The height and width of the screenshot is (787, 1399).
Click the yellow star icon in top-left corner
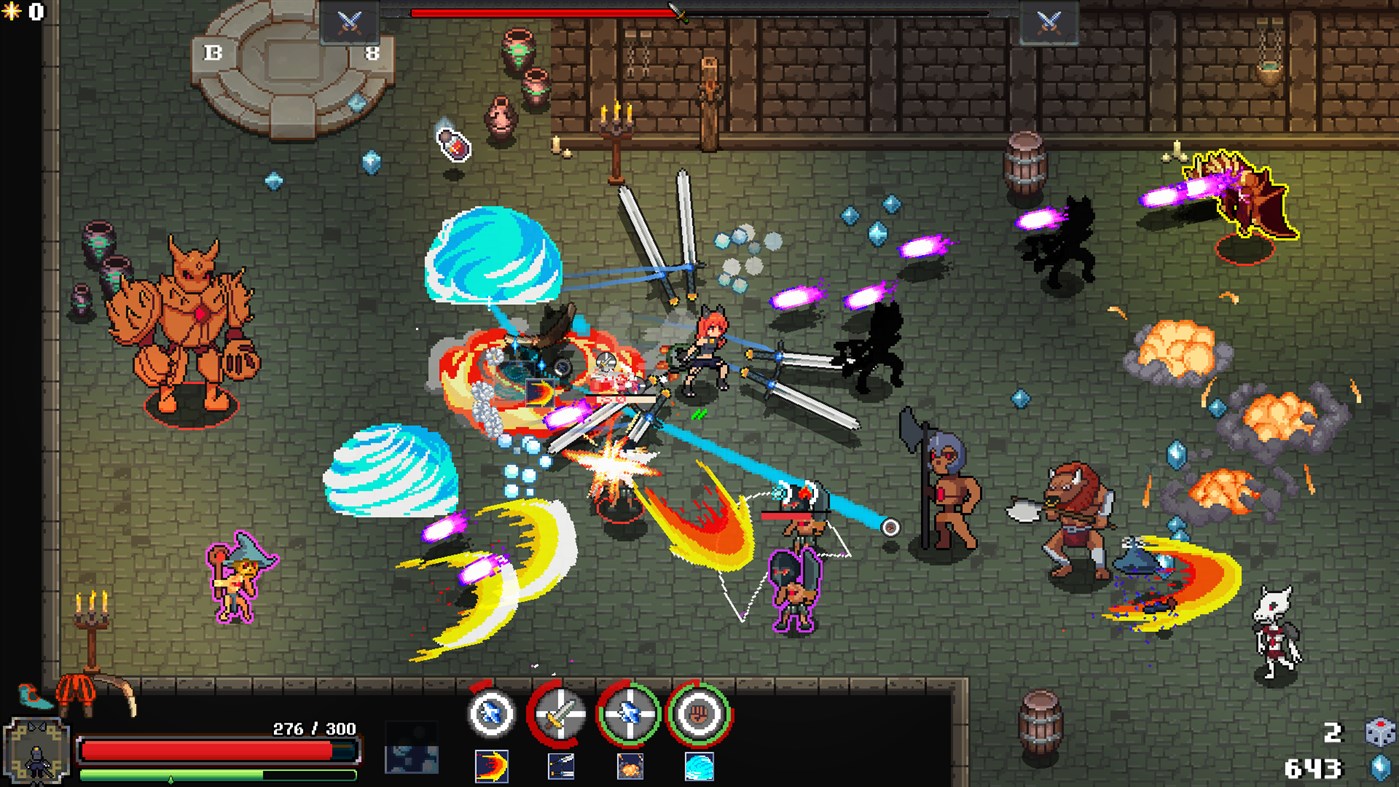10,10
